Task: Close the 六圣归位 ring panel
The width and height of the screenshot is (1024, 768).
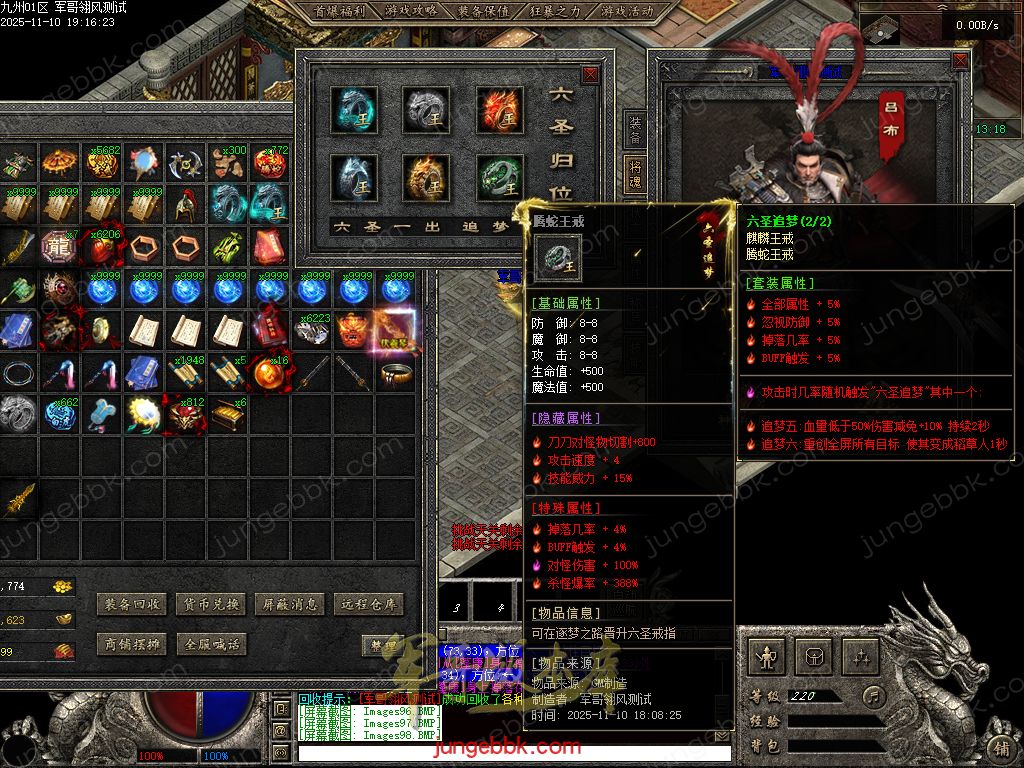Action: coord(591,74)
